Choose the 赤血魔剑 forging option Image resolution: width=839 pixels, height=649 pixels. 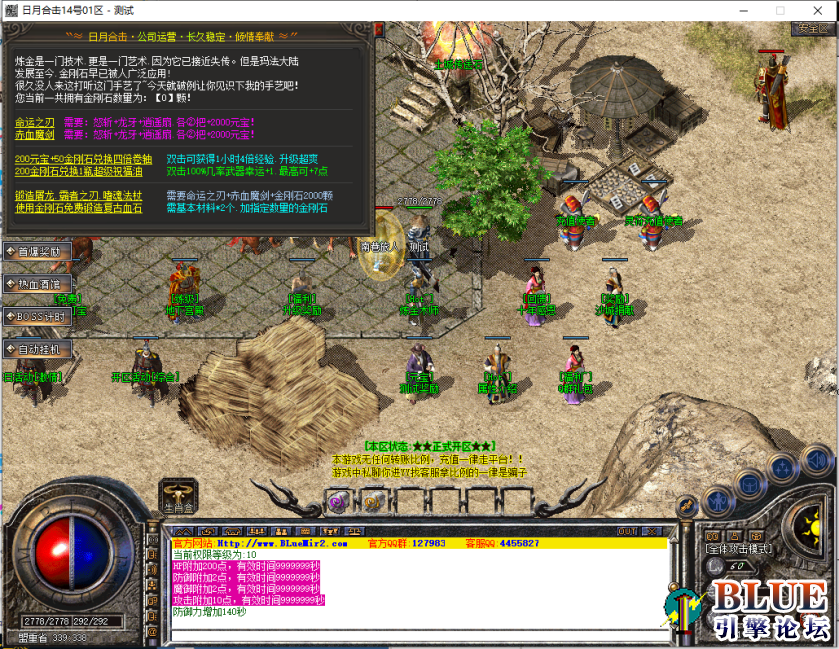pos(35,134)
